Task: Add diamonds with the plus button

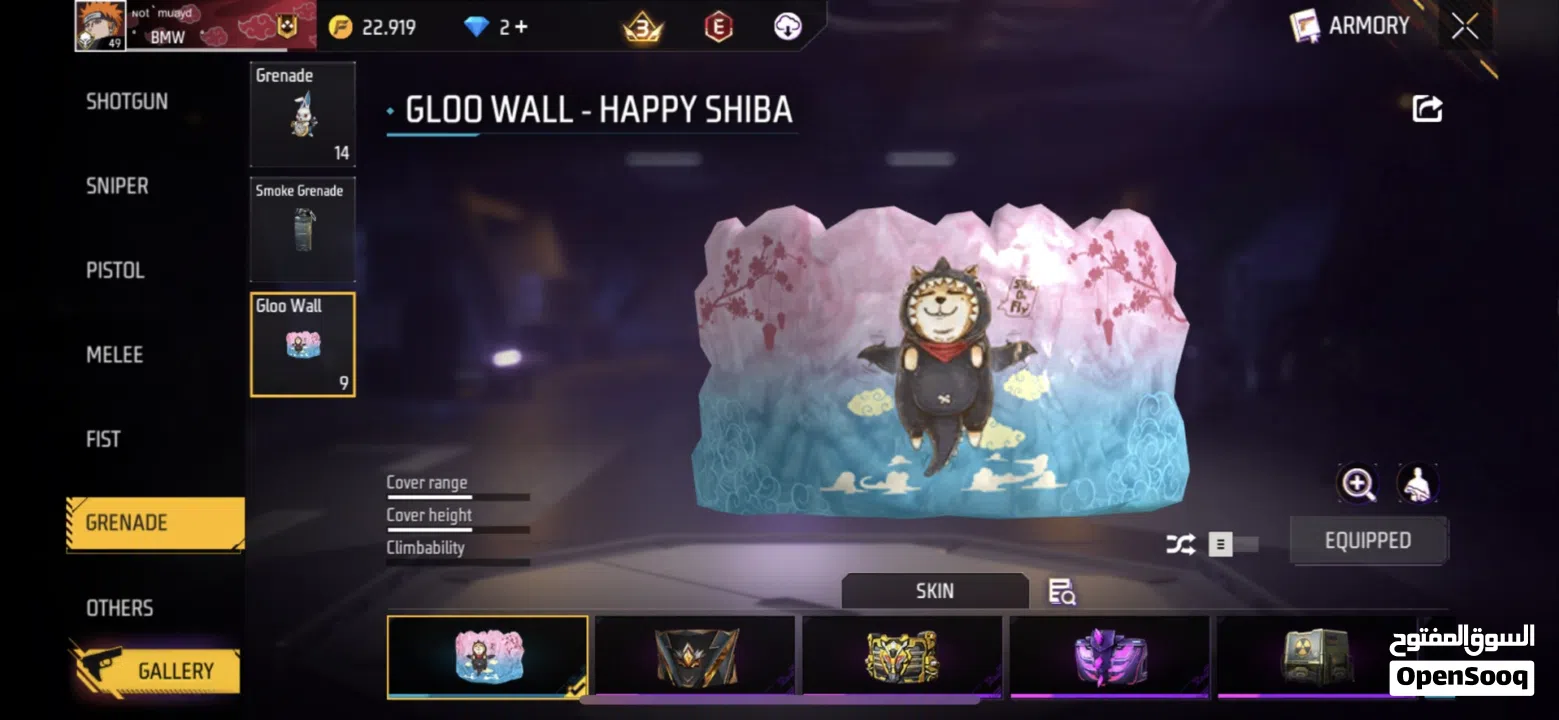Action: [x=520, y=27]
